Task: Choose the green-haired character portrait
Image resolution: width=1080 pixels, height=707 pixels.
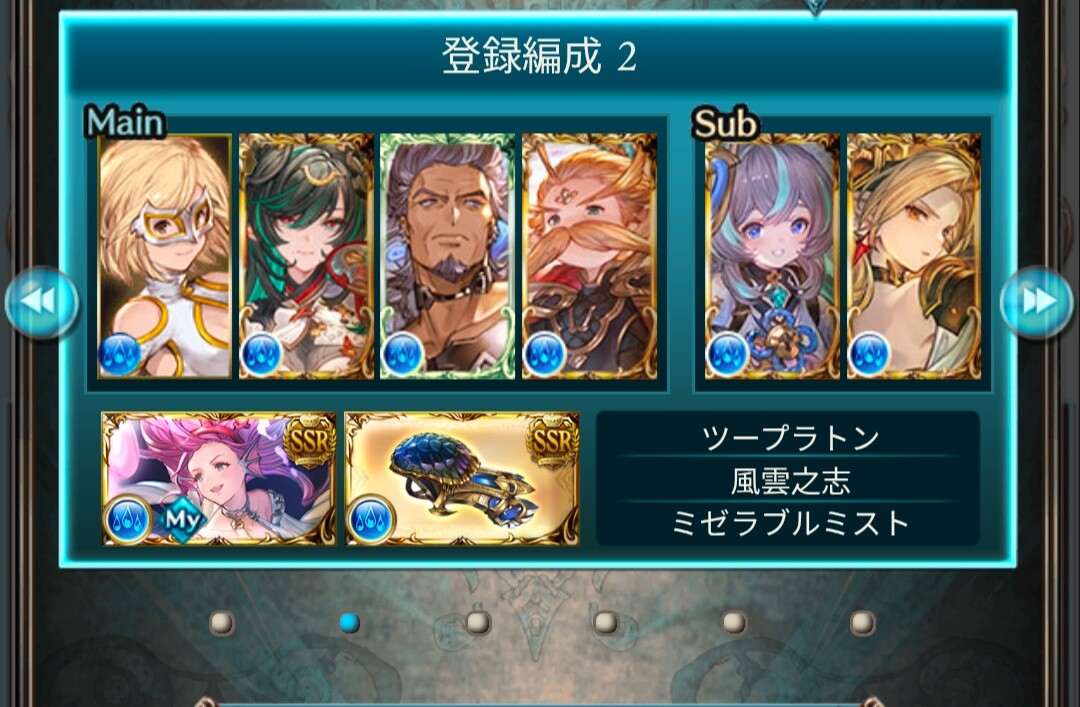Action: click(306, 256)
